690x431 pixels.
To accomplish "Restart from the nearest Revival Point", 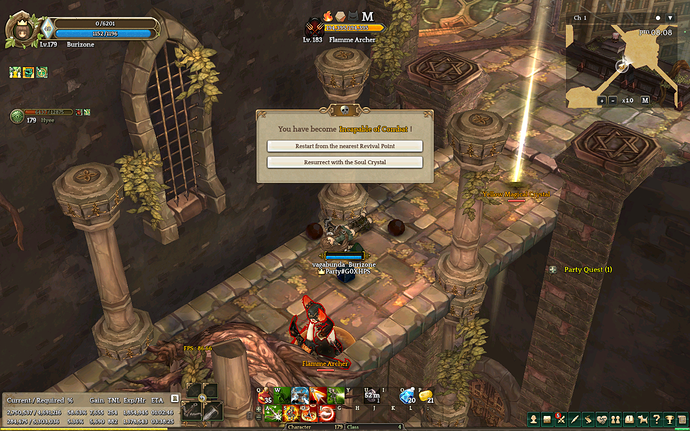I will coord(344,146).
